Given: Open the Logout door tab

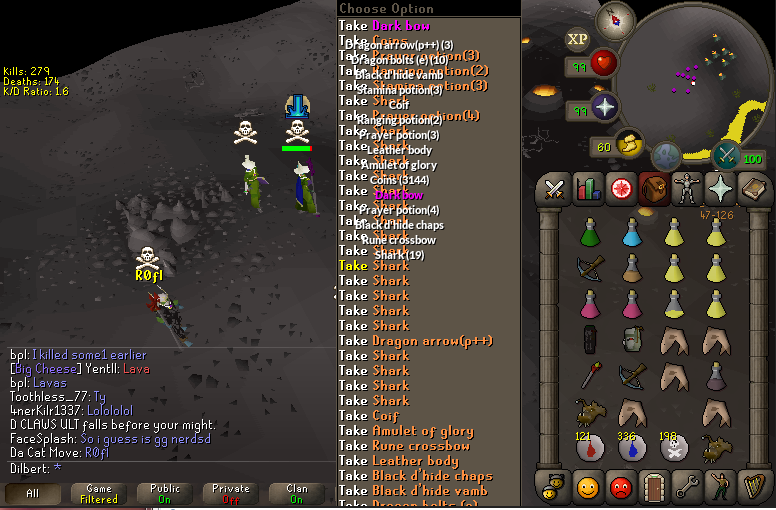Looking at the screenshot, I should pyautogui.click(x=652, y=486).
